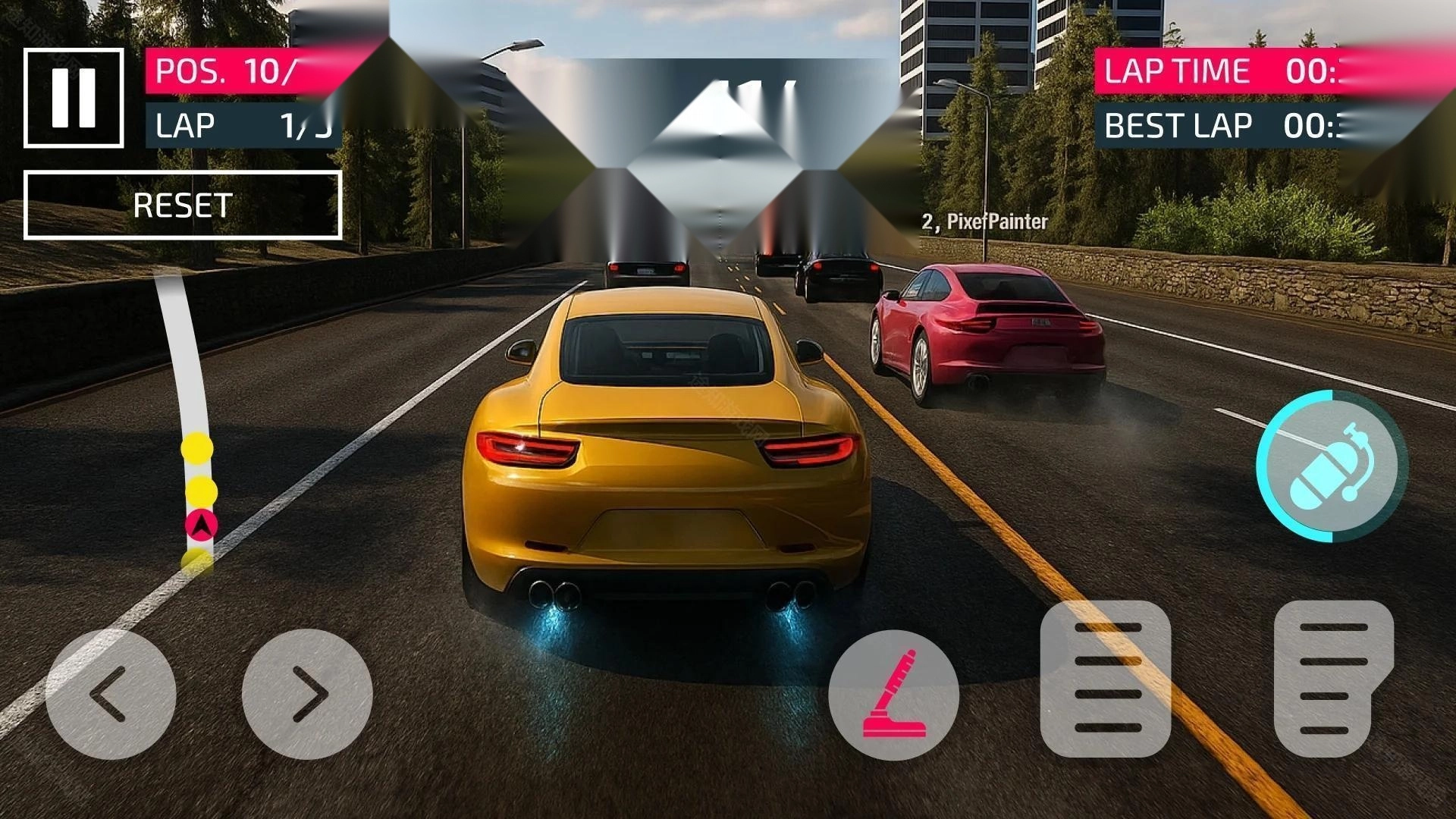Viewport: 1456px width, 819px height.
Task: Hit the wide brake pedal
Action: [x=1106, y=679]
